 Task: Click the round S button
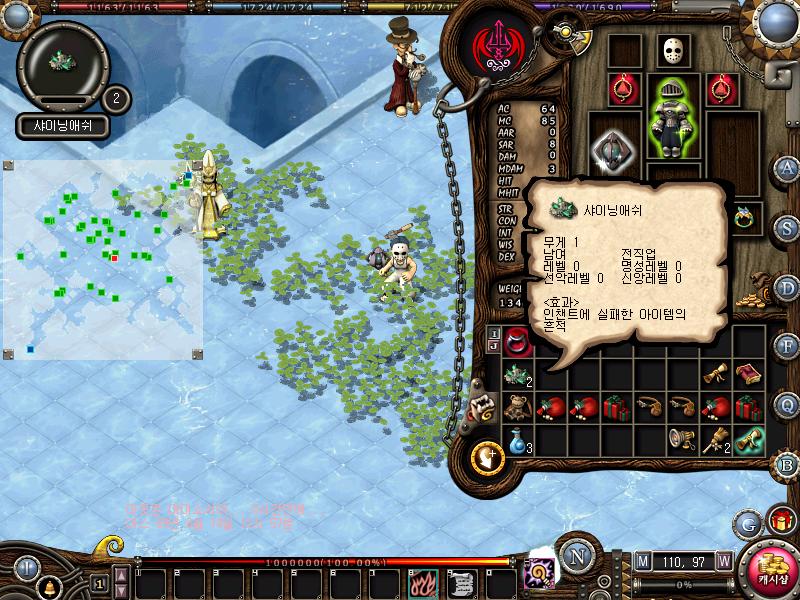787,227
